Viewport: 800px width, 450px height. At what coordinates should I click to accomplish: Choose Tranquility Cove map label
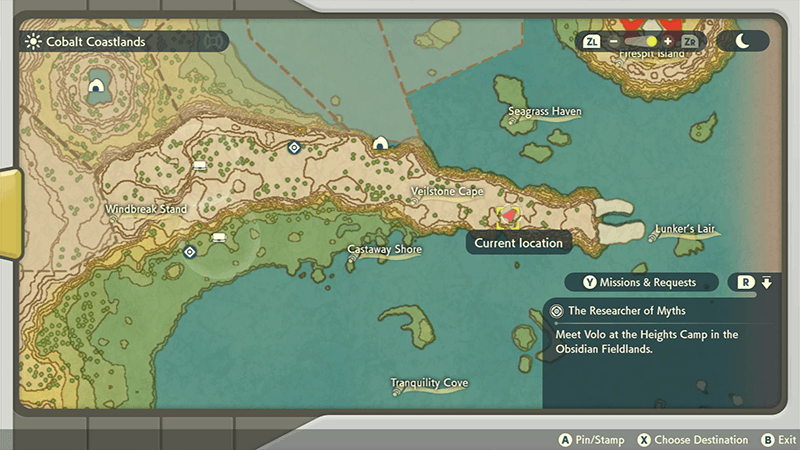[429, 383]
